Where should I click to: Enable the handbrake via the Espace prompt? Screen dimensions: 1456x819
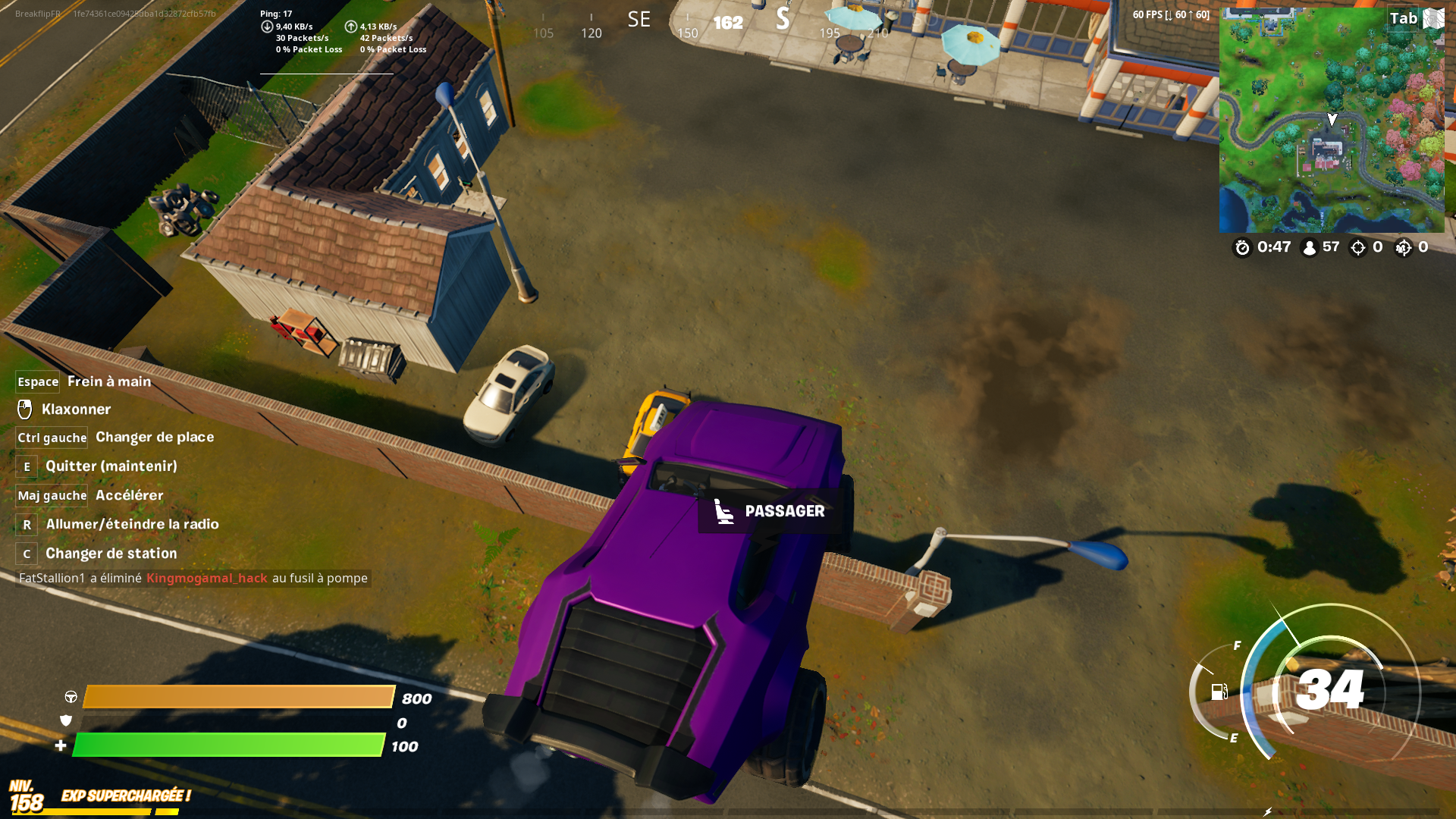37,381
